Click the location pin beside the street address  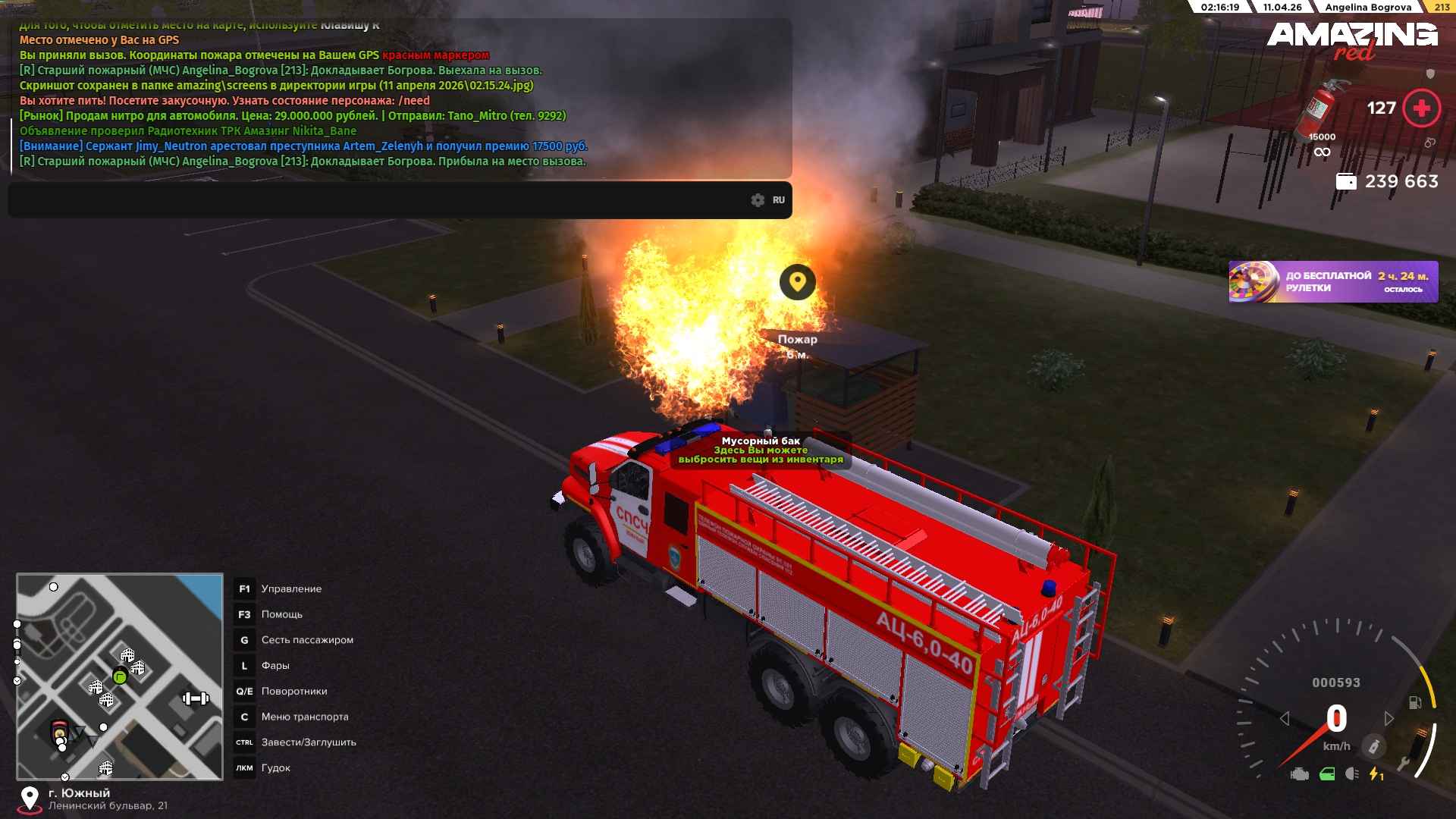pyautogui.click(x=30, y=799)
